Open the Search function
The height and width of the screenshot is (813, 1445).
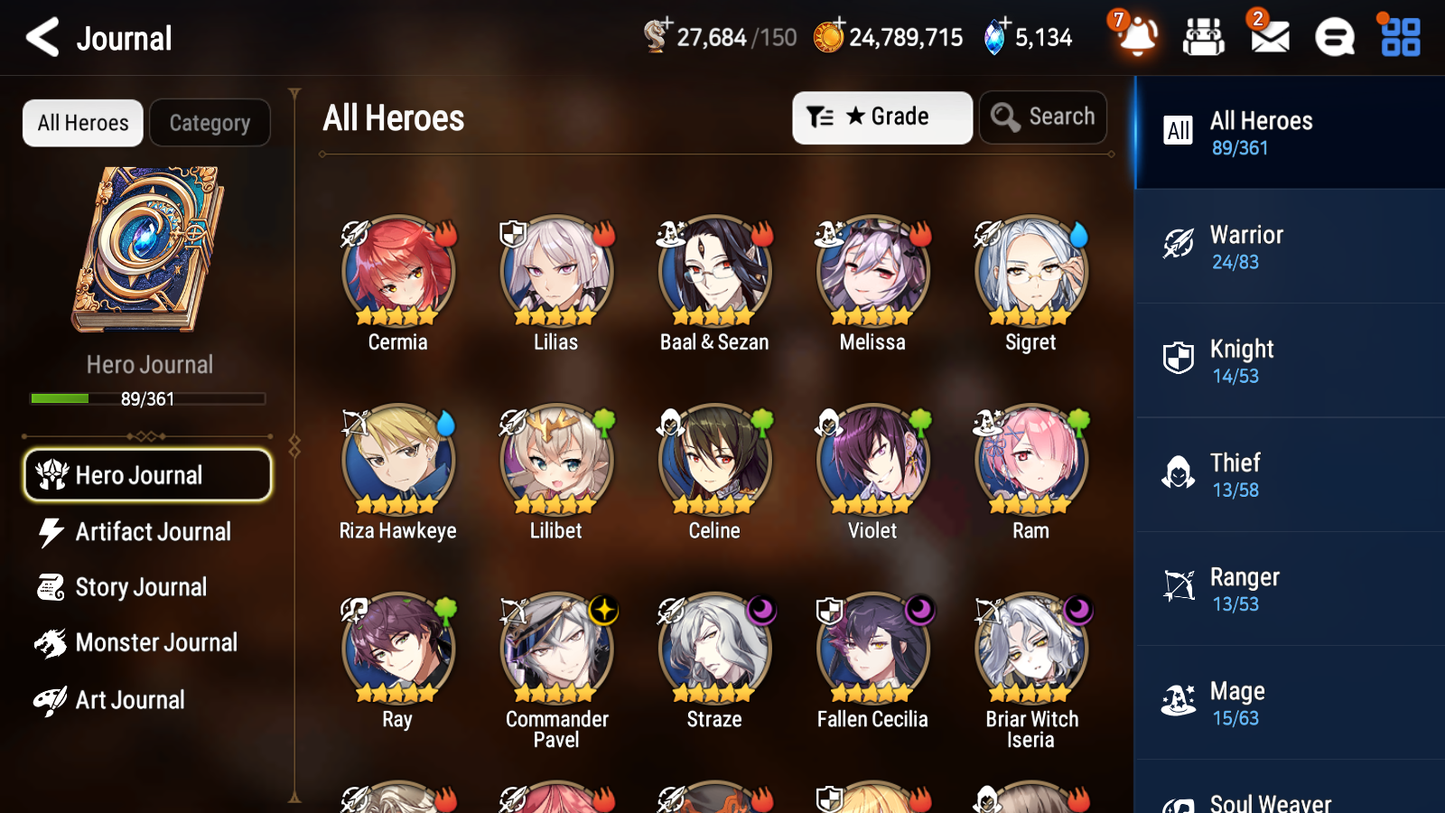point(1043,117)
